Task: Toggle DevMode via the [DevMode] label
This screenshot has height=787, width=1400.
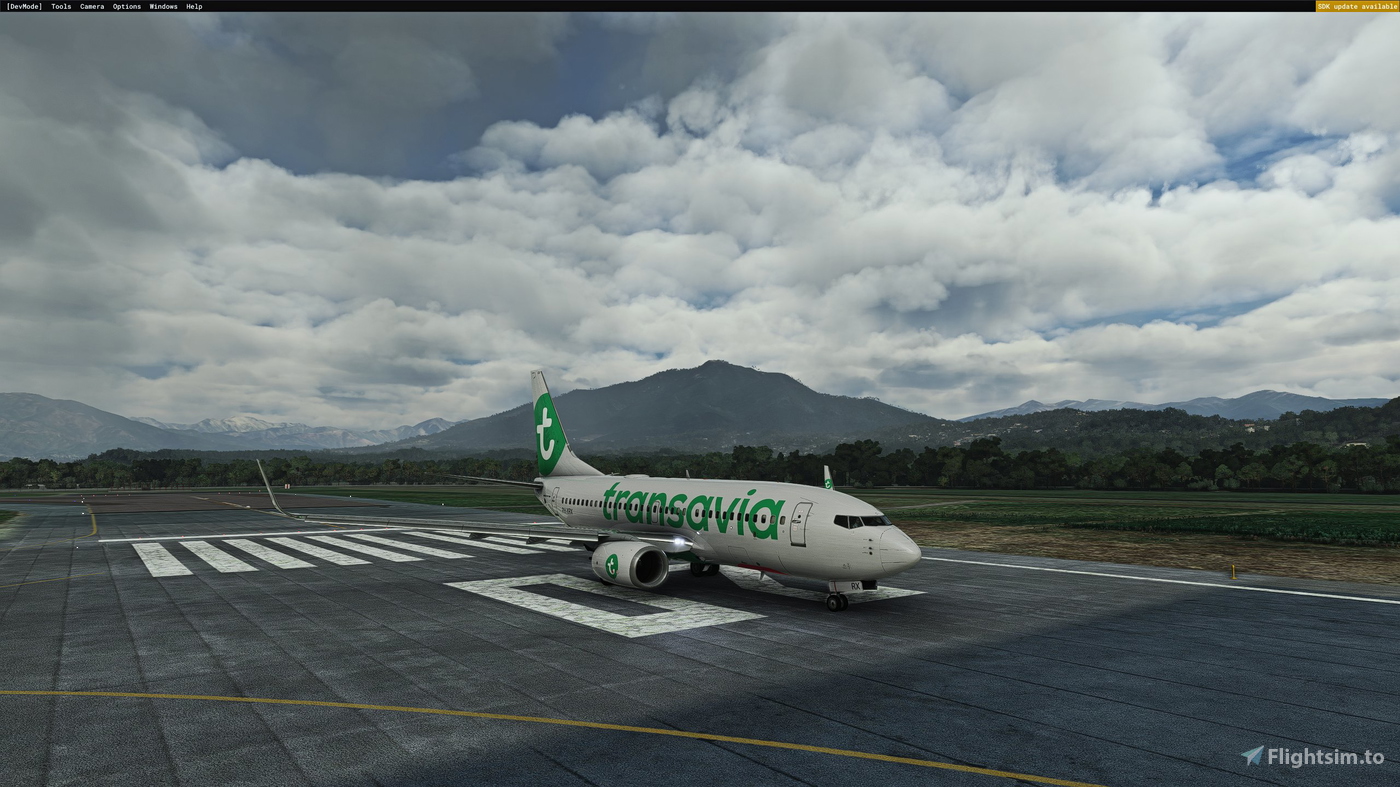Action: coord(24,5)
